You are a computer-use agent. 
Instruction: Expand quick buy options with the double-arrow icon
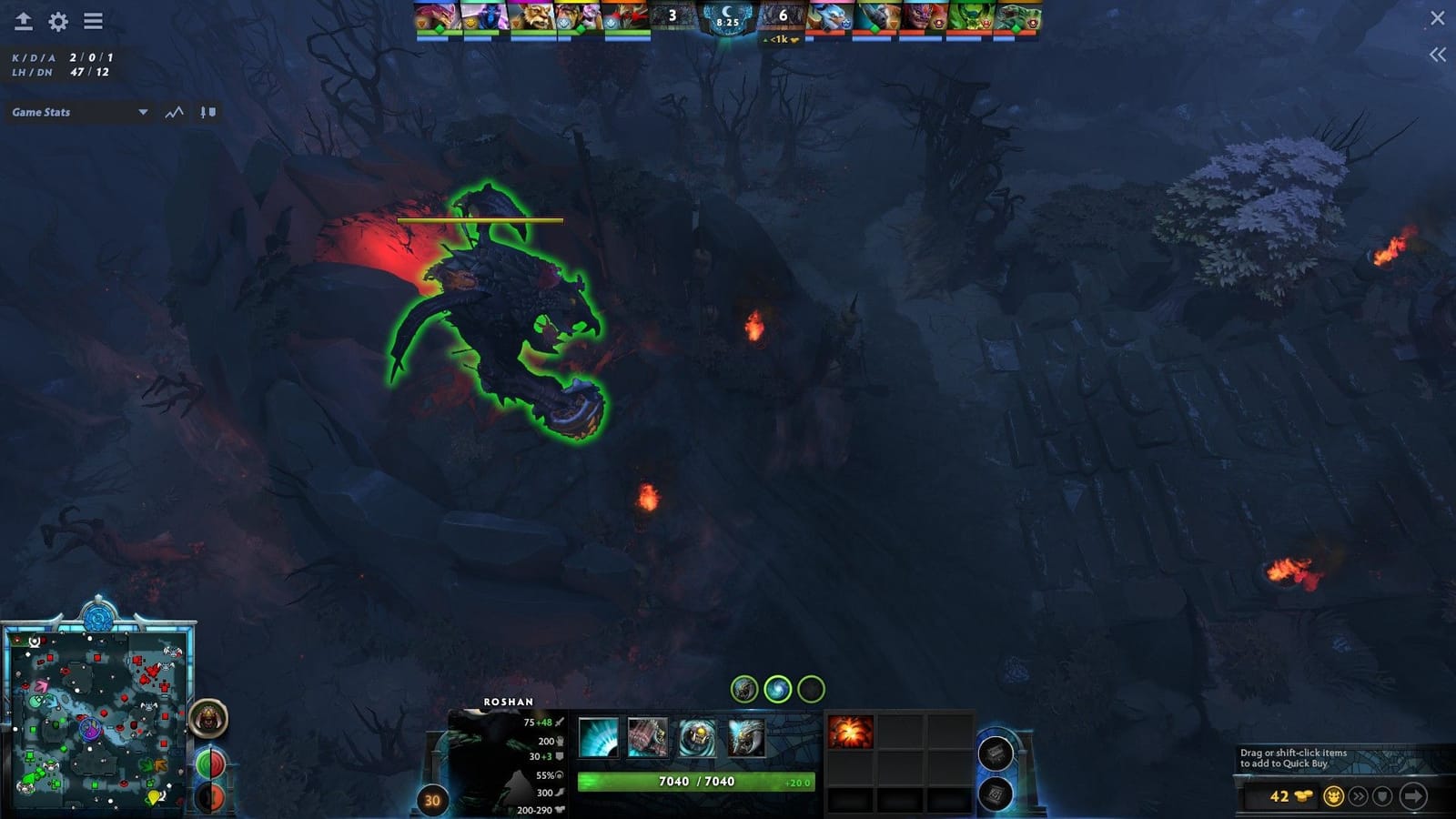coord(1359,797)
